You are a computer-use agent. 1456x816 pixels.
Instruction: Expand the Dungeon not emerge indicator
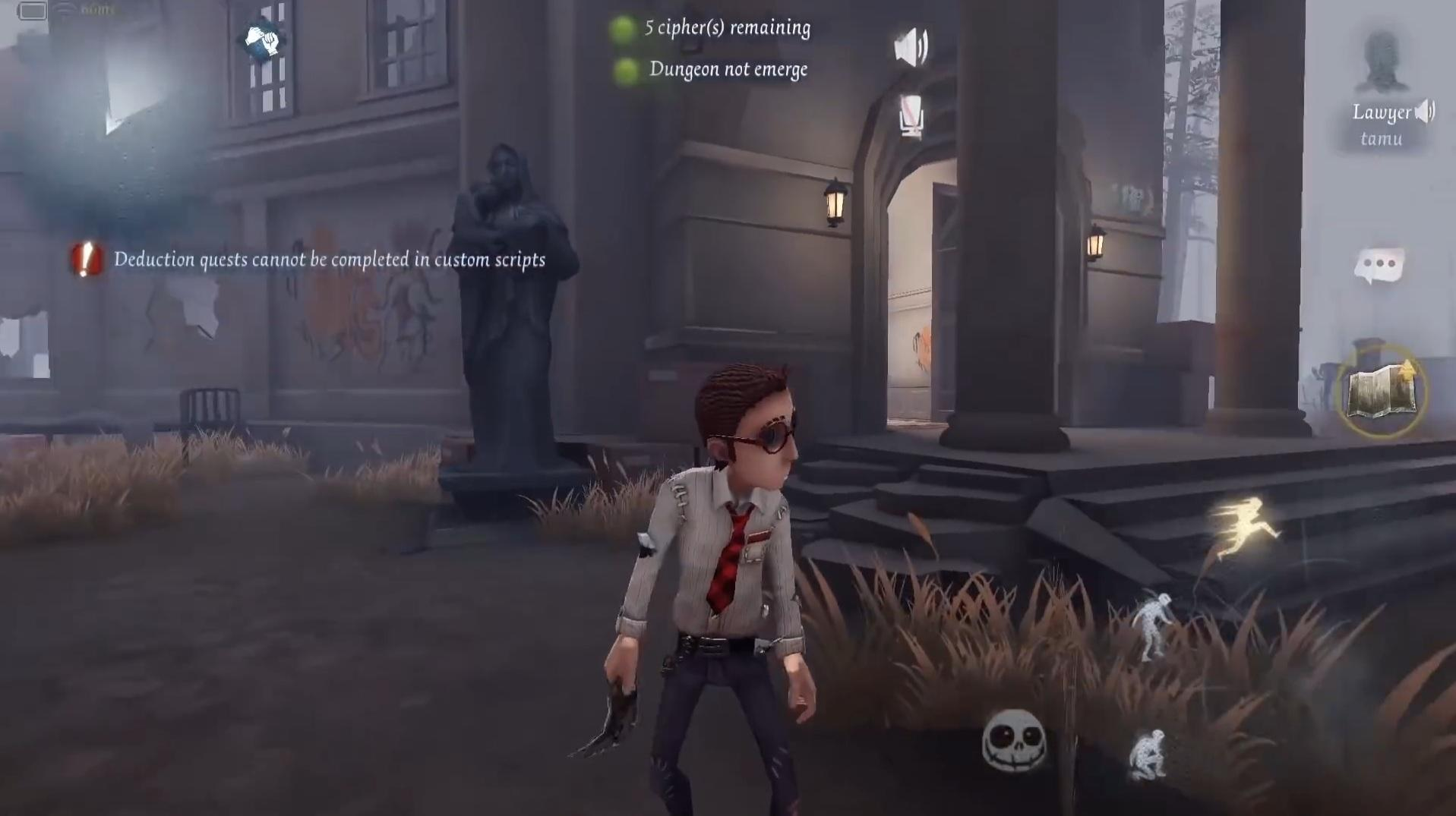coord(727,69)
